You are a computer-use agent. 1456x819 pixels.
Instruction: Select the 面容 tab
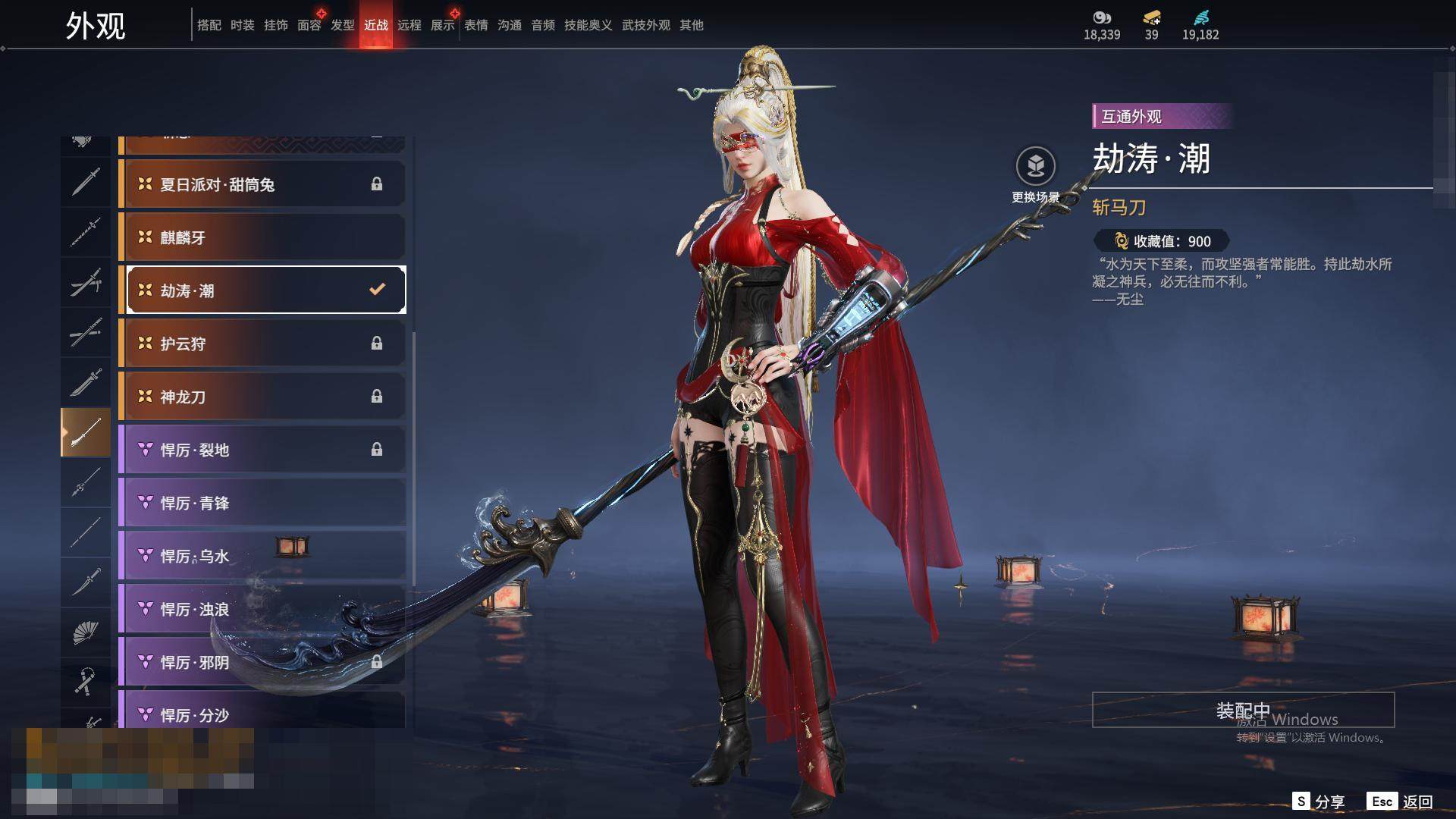[x=309, y=25]
